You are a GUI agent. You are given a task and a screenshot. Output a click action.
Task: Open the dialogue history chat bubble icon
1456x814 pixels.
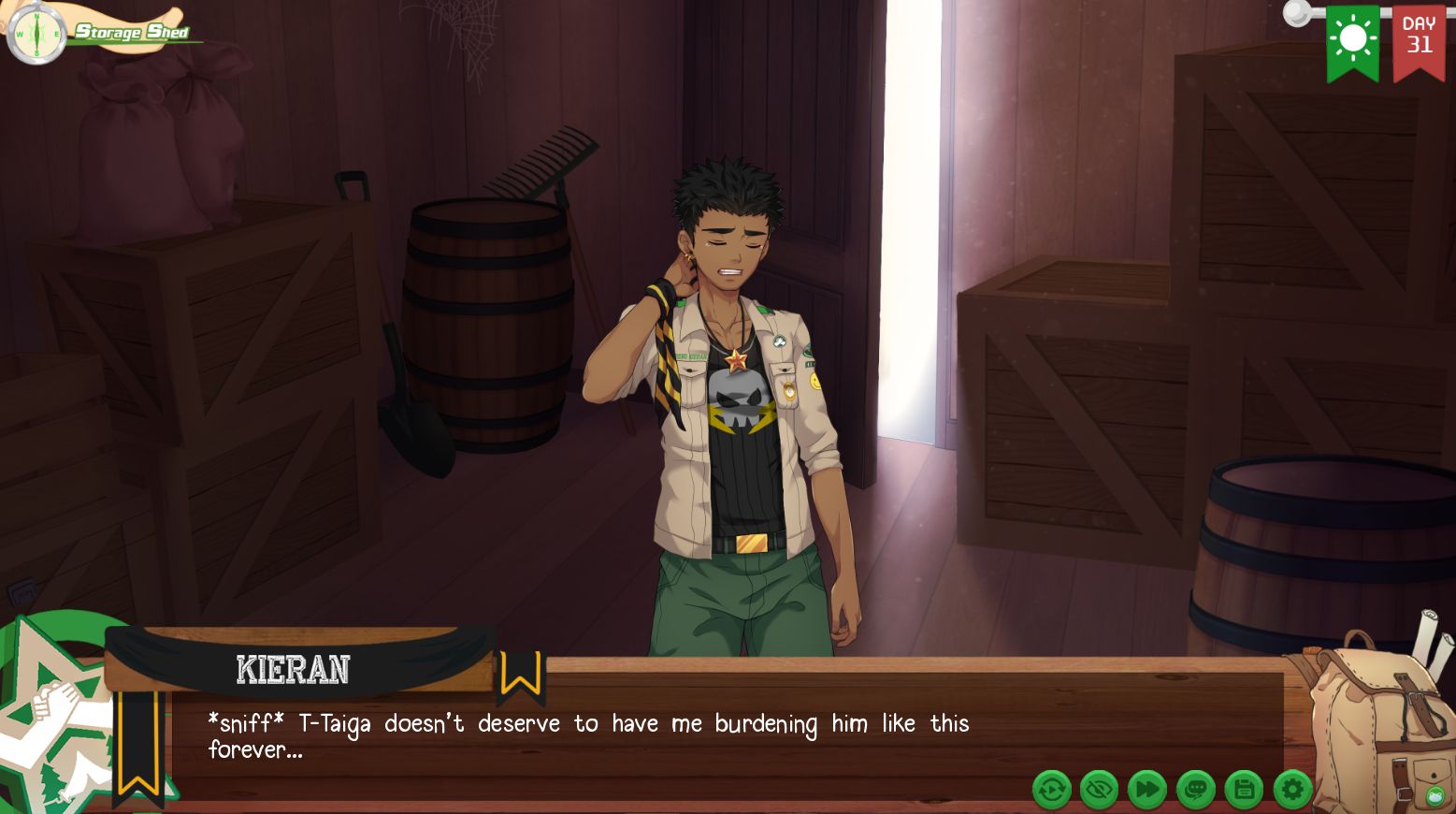coord(1197,790)
